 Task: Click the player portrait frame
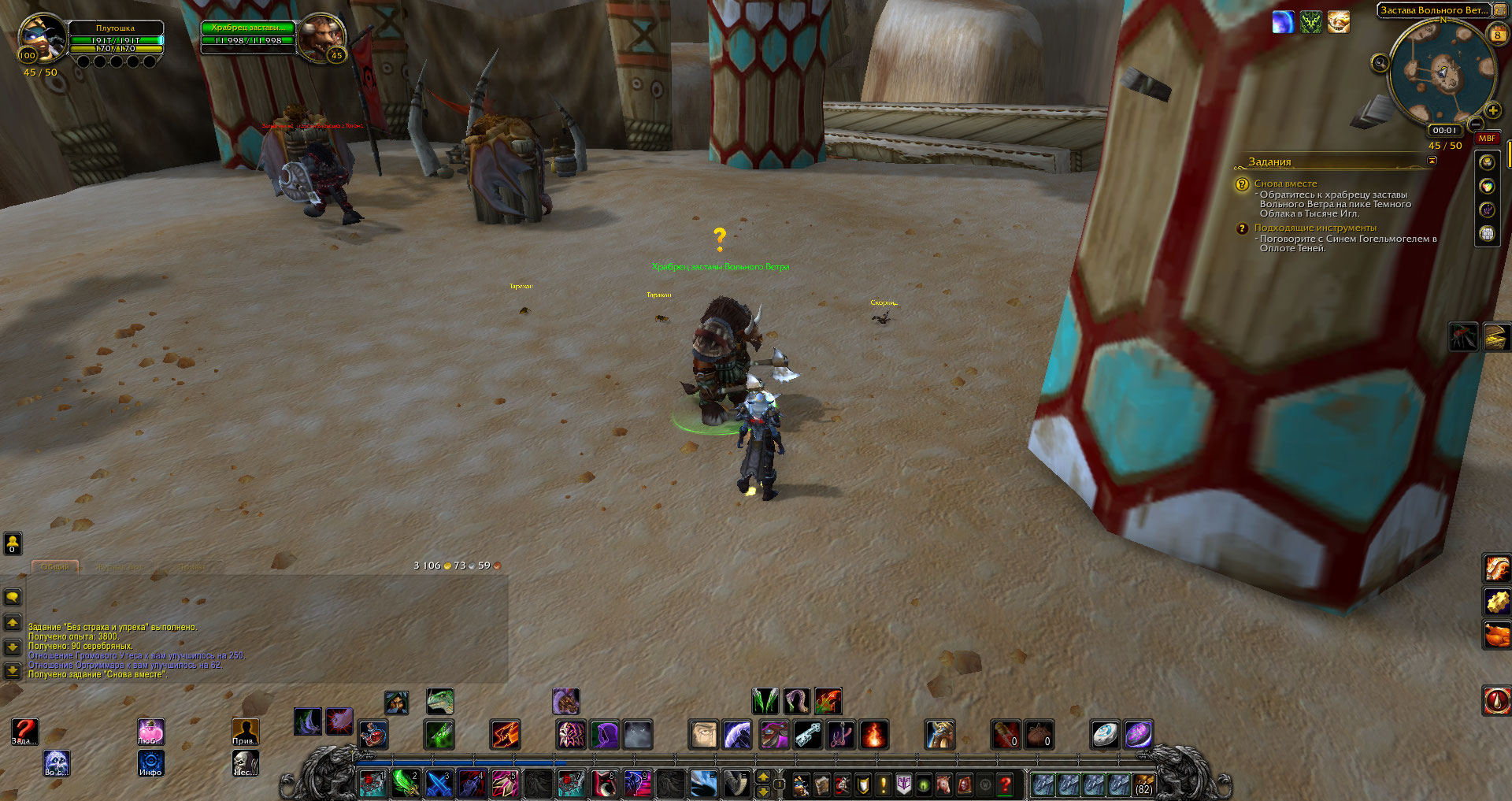[43, 38]
